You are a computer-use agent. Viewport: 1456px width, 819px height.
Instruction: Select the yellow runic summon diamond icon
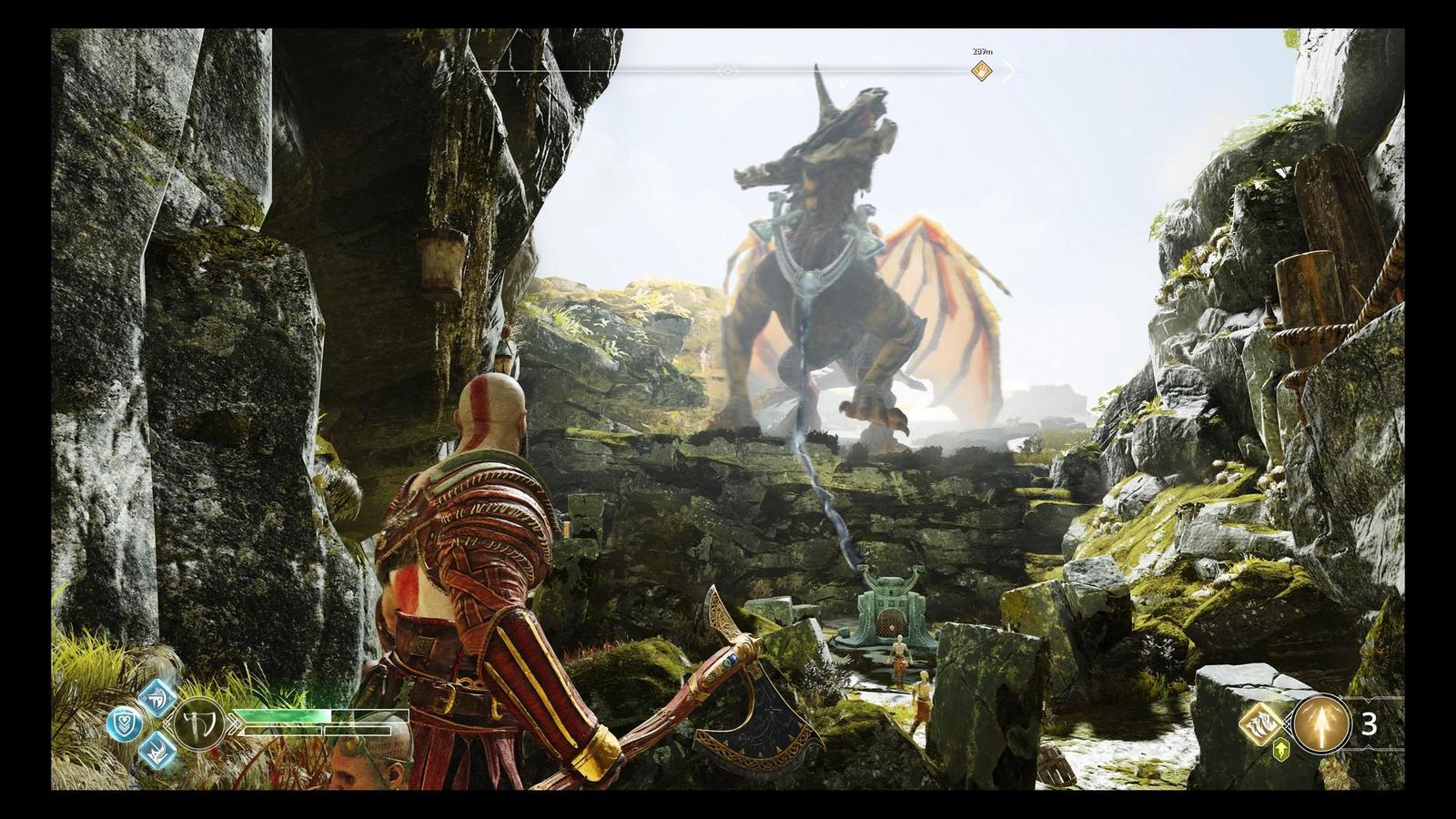[1260, 724]
